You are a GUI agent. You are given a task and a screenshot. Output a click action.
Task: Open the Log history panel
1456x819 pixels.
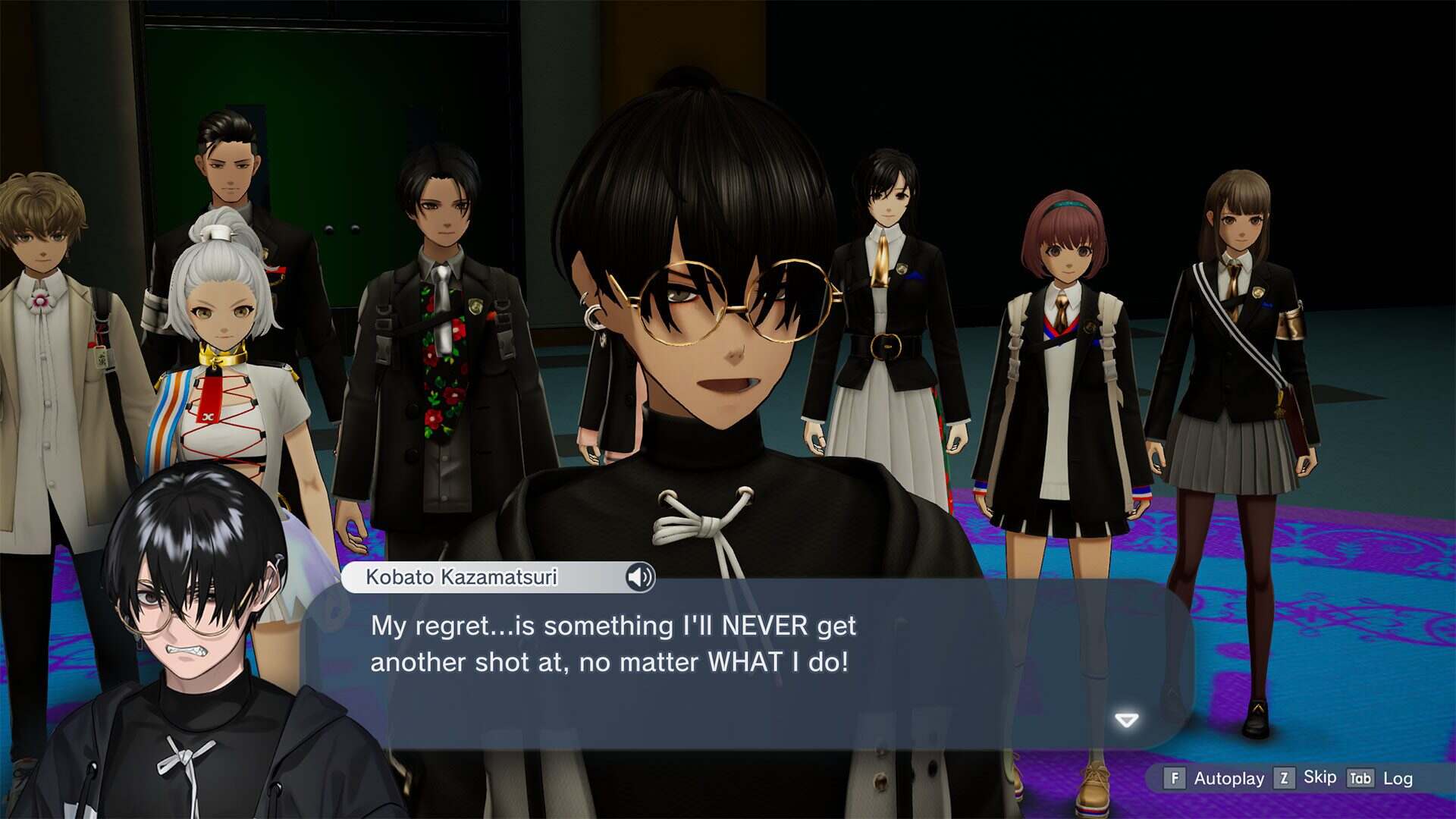click(x=1398, y=779)
